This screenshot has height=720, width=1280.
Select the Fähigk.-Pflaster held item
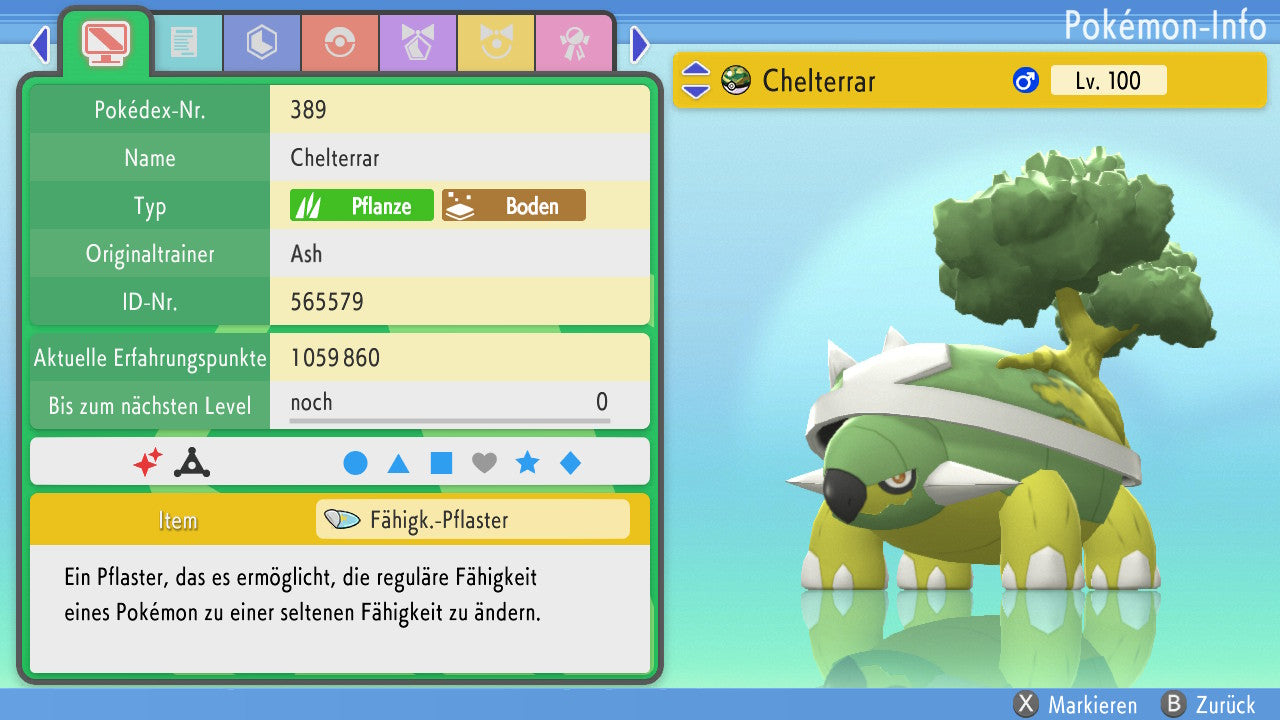tap(473, 520)
